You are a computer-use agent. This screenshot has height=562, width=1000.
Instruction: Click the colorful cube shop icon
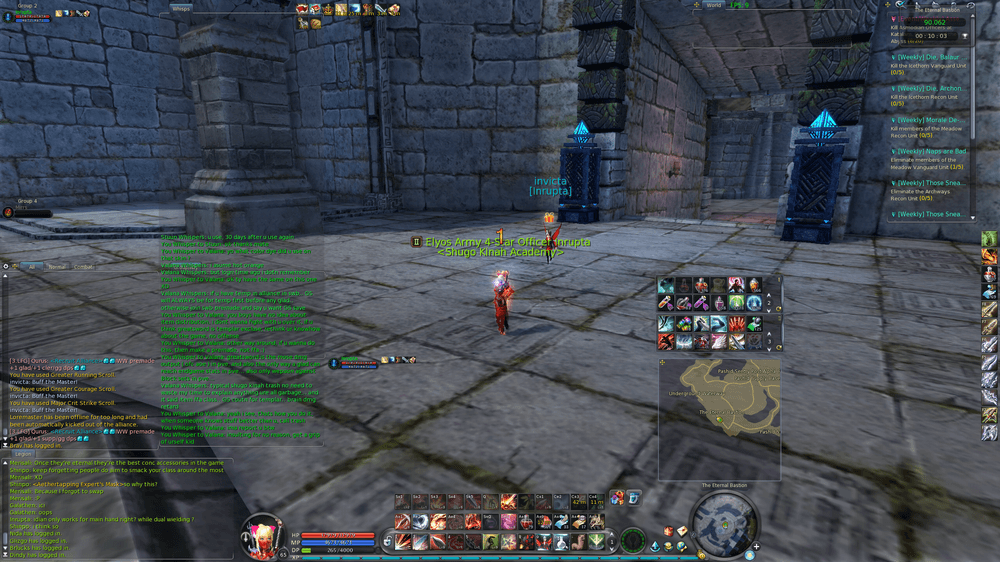pos(617,497)
